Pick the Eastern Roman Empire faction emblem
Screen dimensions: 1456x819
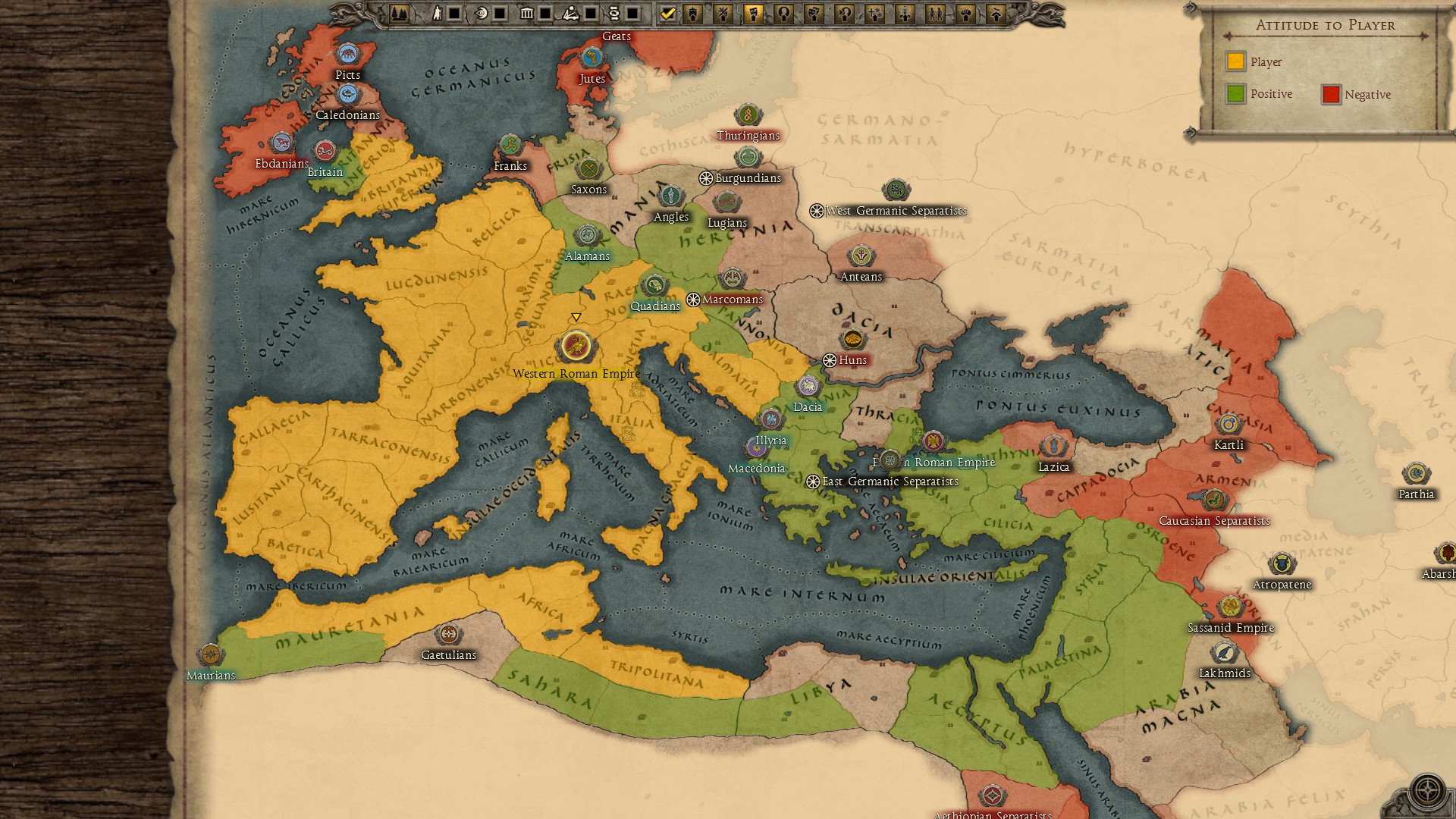click(x=933, y=441)
